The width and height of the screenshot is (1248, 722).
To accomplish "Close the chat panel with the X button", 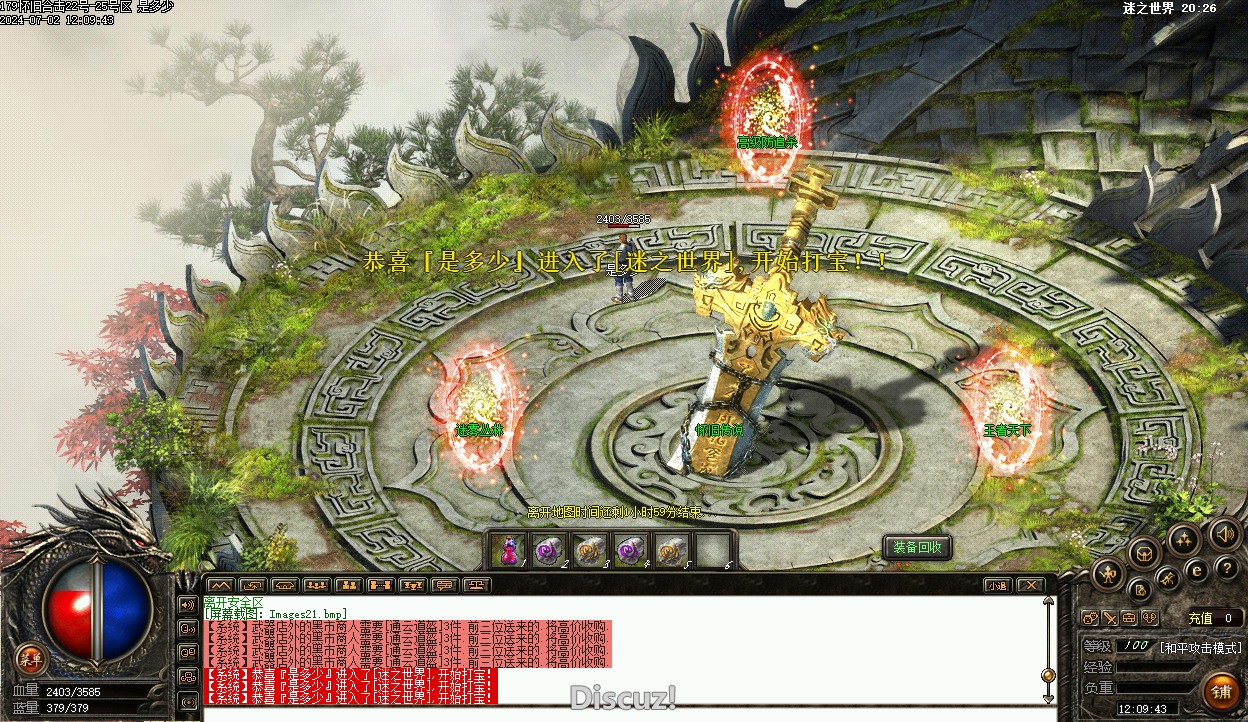I will tap(1031, 585).
